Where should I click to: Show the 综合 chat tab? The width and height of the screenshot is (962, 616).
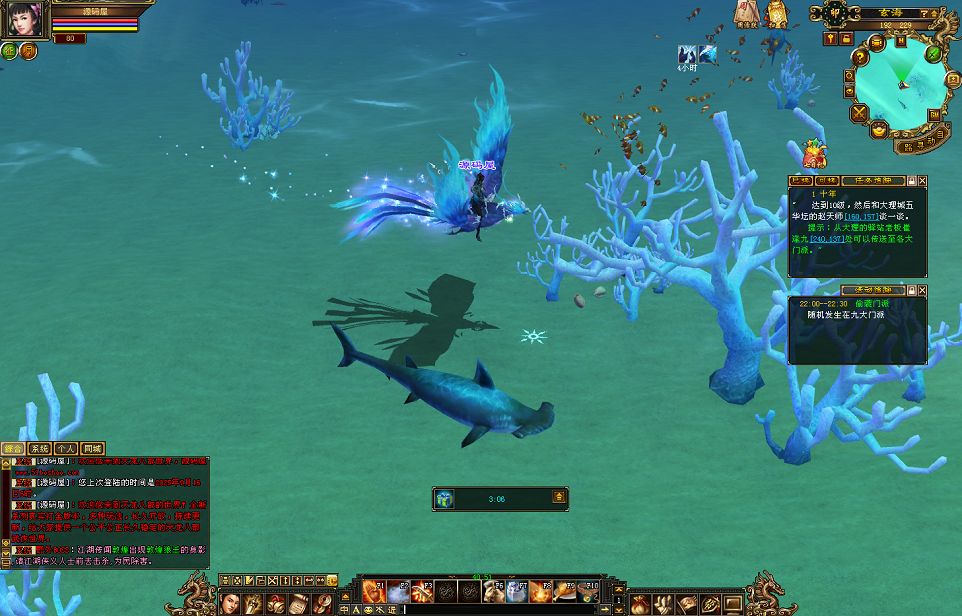[x=13, y=449]
